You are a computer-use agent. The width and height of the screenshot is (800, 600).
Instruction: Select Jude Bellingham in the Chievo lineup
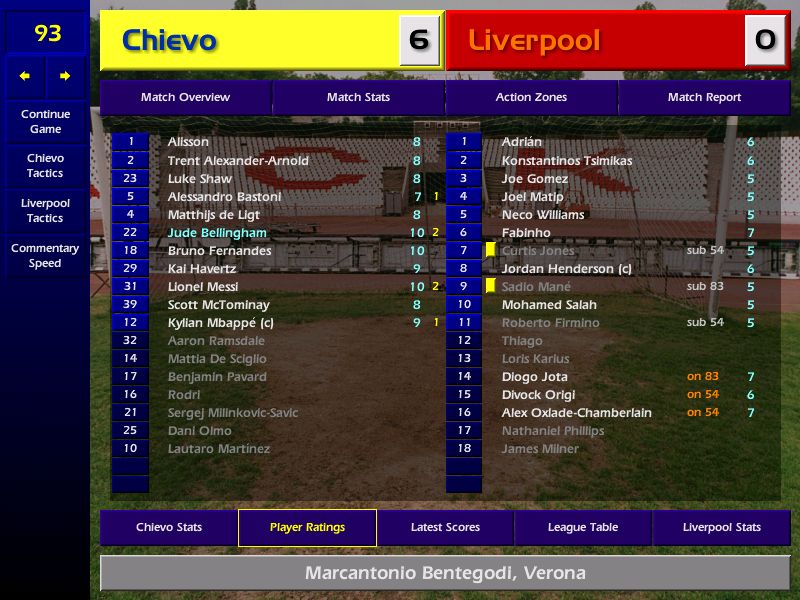coord(217,233)
